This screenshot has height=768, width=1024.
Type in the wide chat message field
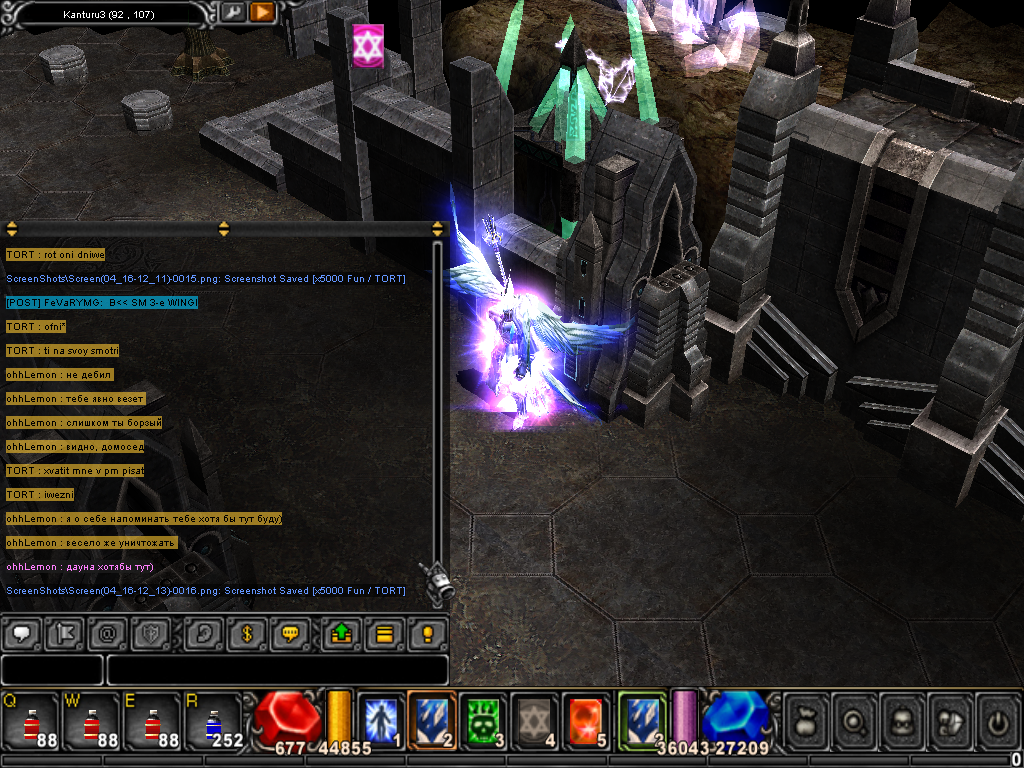pyautogui.click(x=277, y=670)
